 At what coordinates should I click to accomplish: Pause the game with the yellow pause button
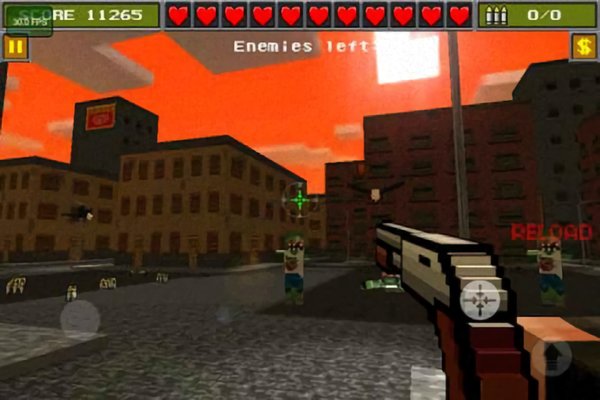(15, 47)
